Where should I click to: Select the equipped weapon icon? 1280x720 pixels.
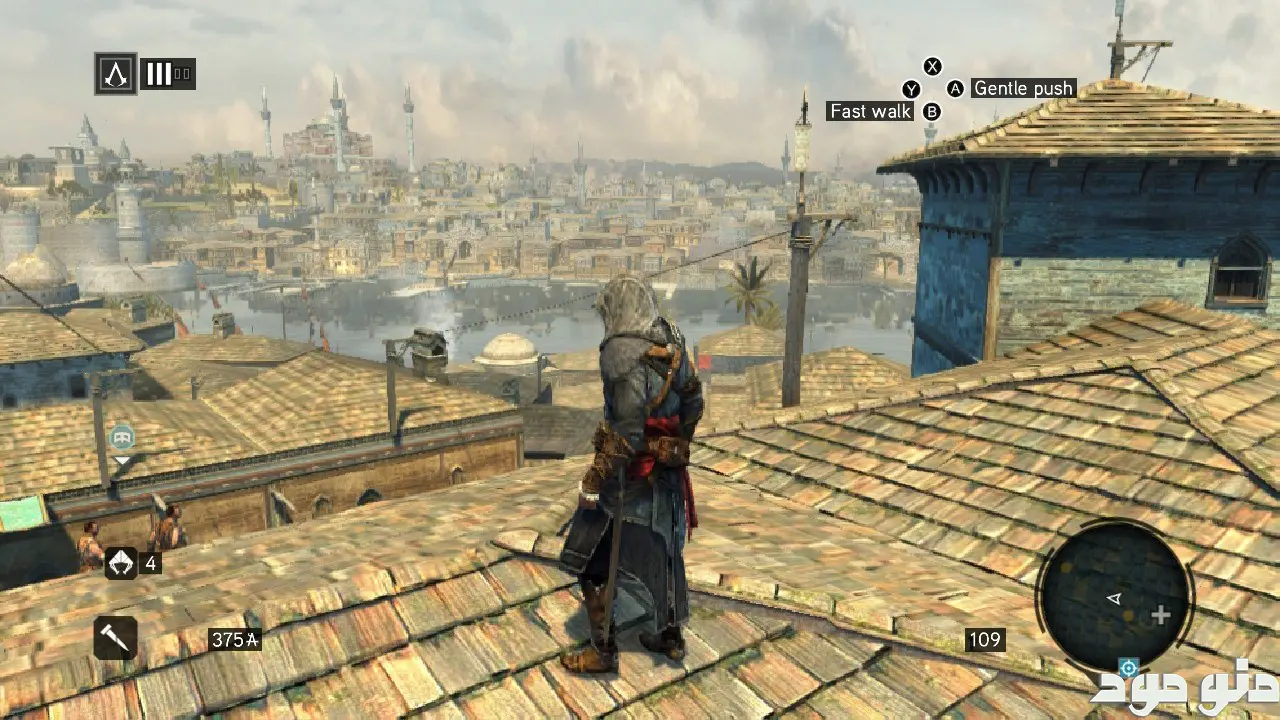tap(115, 638)
